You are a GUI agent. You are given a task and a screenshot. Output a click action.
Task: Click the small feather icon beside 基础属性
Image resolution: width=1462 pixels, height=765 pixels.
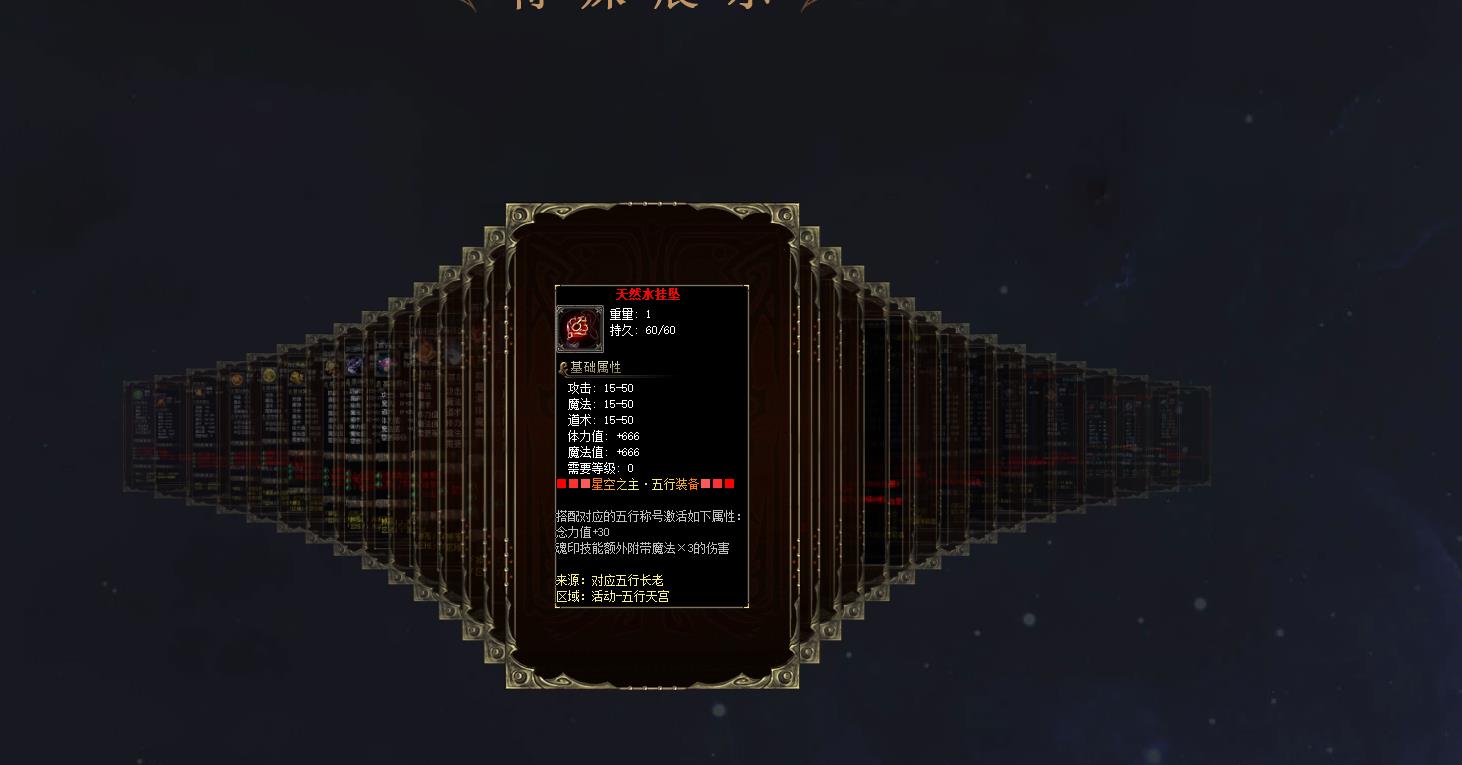point(563,366)
